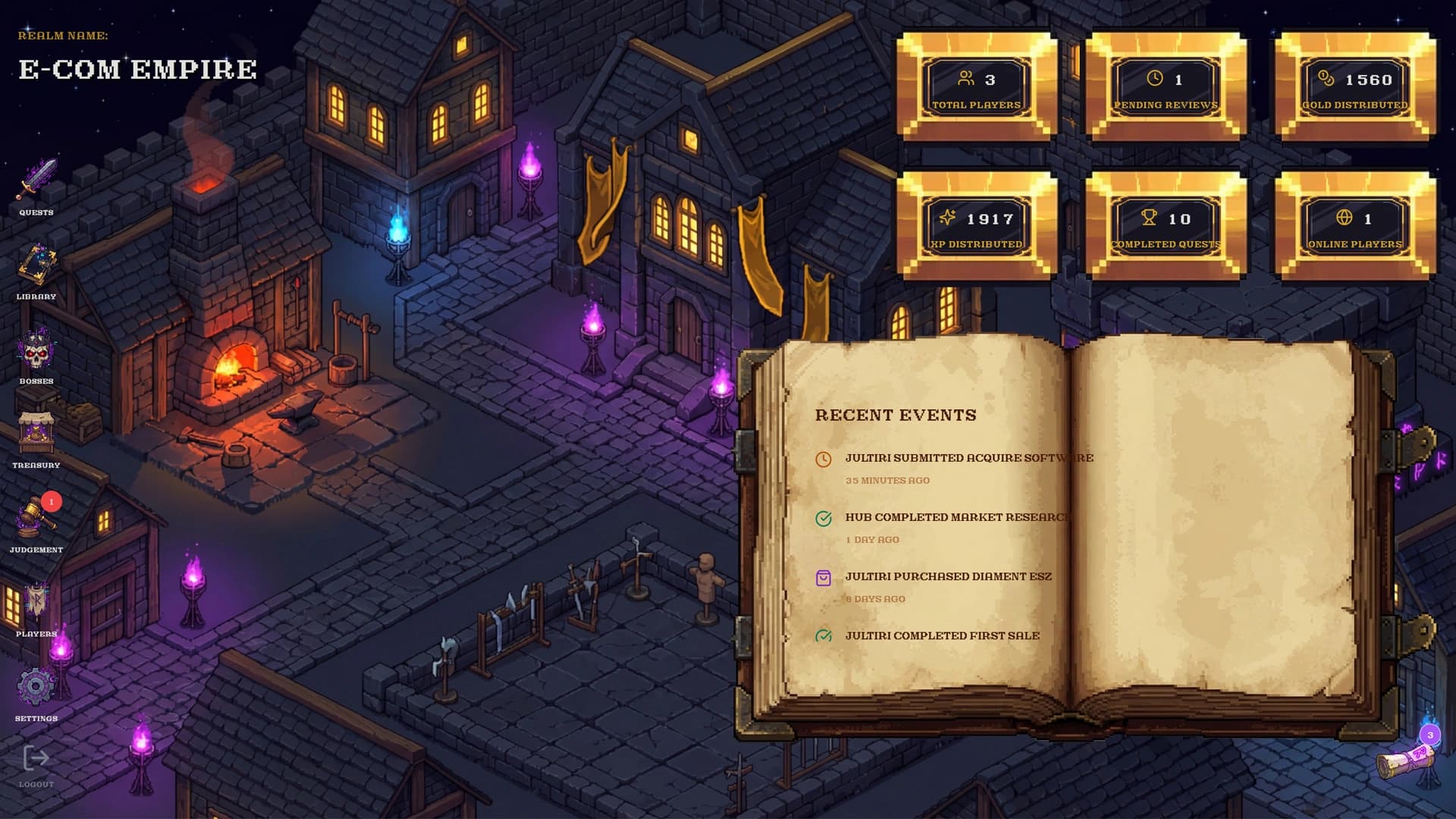
Task: Open the scroll notifications icon
Action: click(1407, 758)
